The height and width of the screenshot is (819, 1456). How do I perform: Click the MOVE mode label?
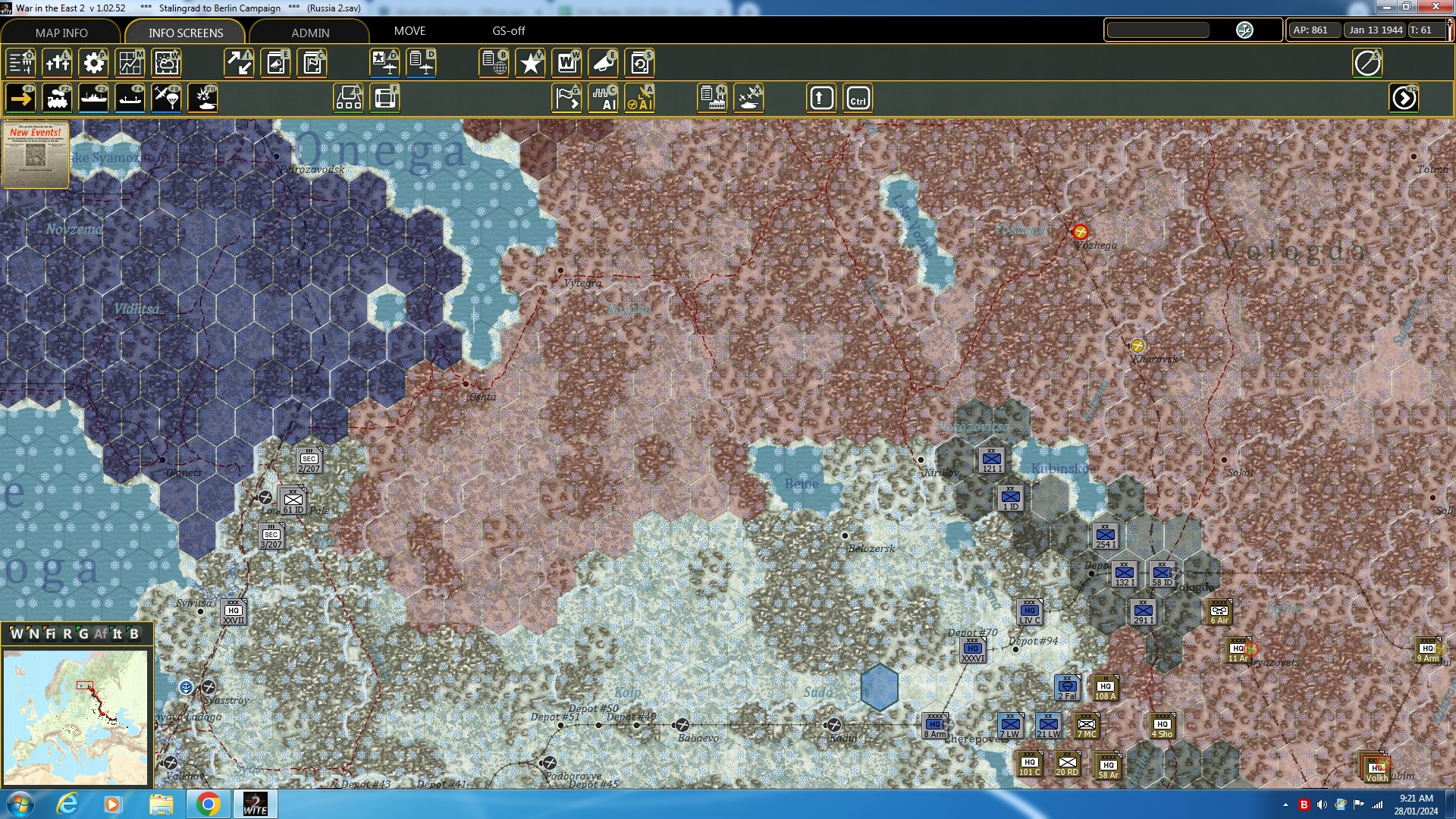coord(410,31)
